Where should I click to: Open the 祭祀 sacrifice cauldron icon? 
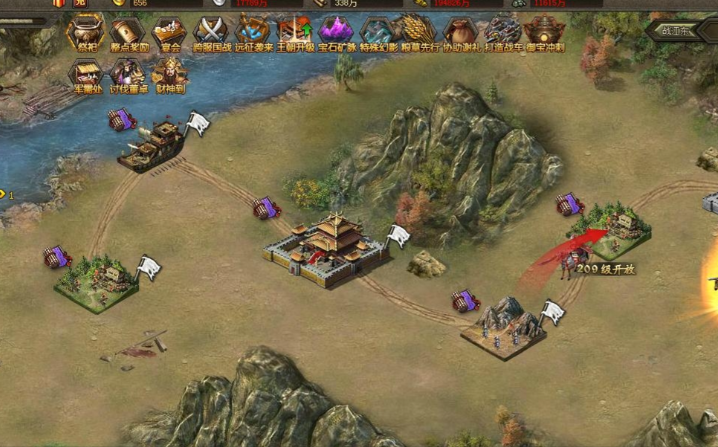[x=85, y=32]
